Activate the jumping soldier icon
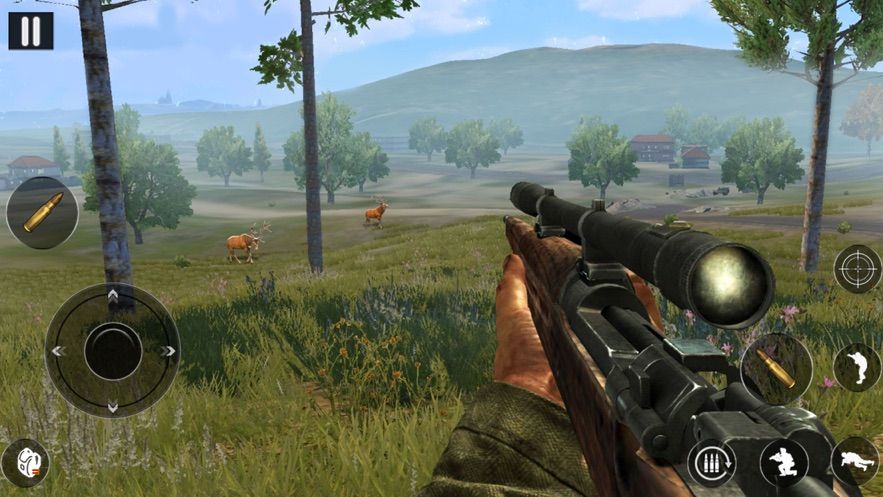 (857, 367)
